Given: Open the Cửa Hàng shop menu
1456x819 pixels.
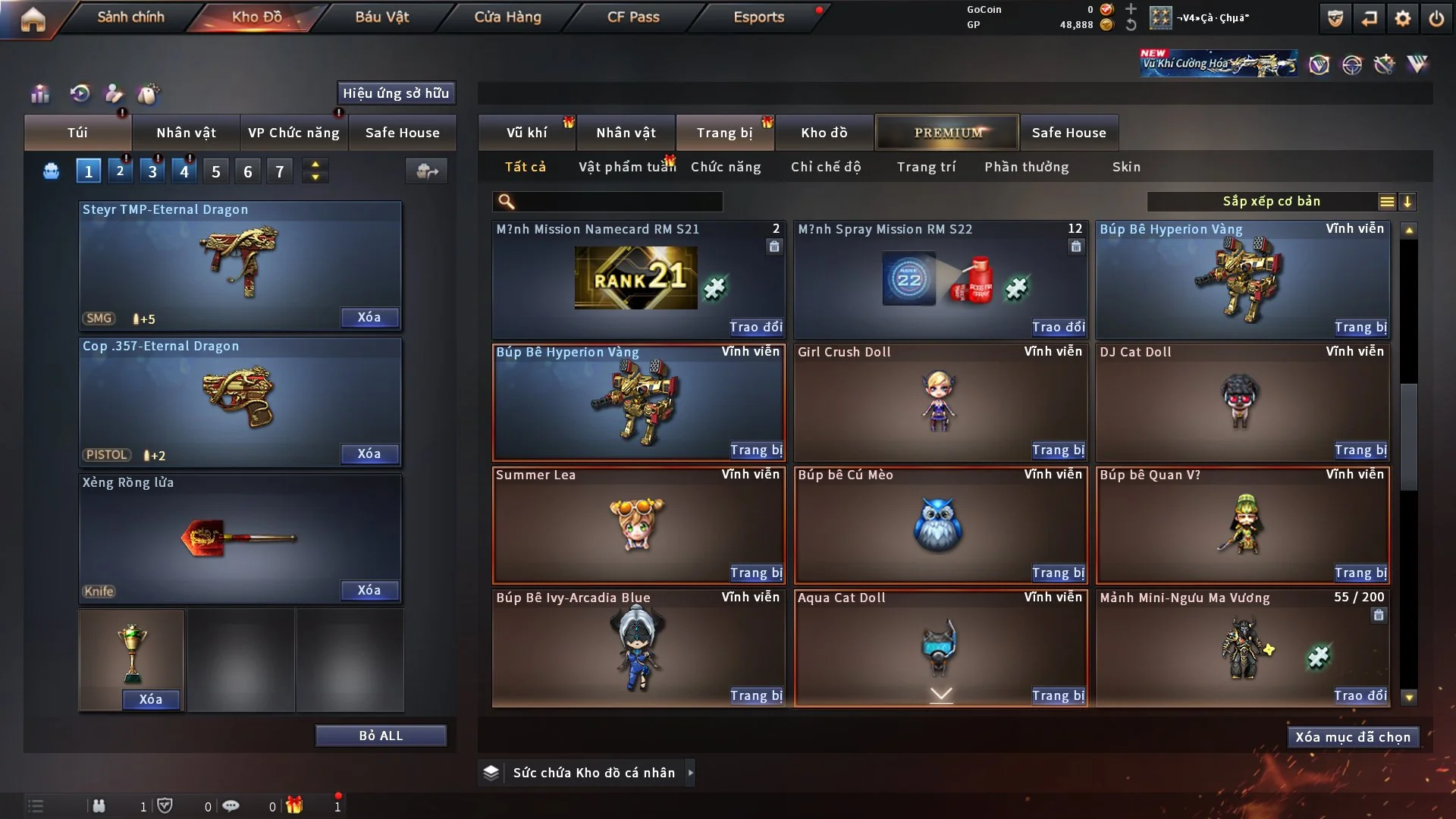Looking at the screenshot, I should point(507,17).
